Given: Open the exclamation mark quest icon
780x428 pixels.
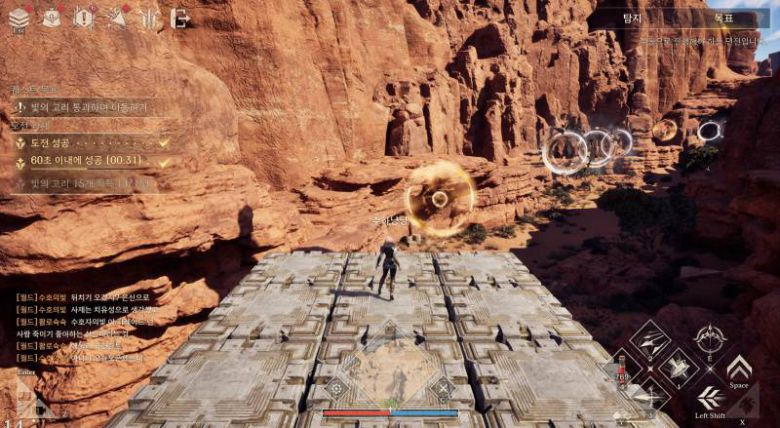Looking at the screenshot, I should coord(84,17).
